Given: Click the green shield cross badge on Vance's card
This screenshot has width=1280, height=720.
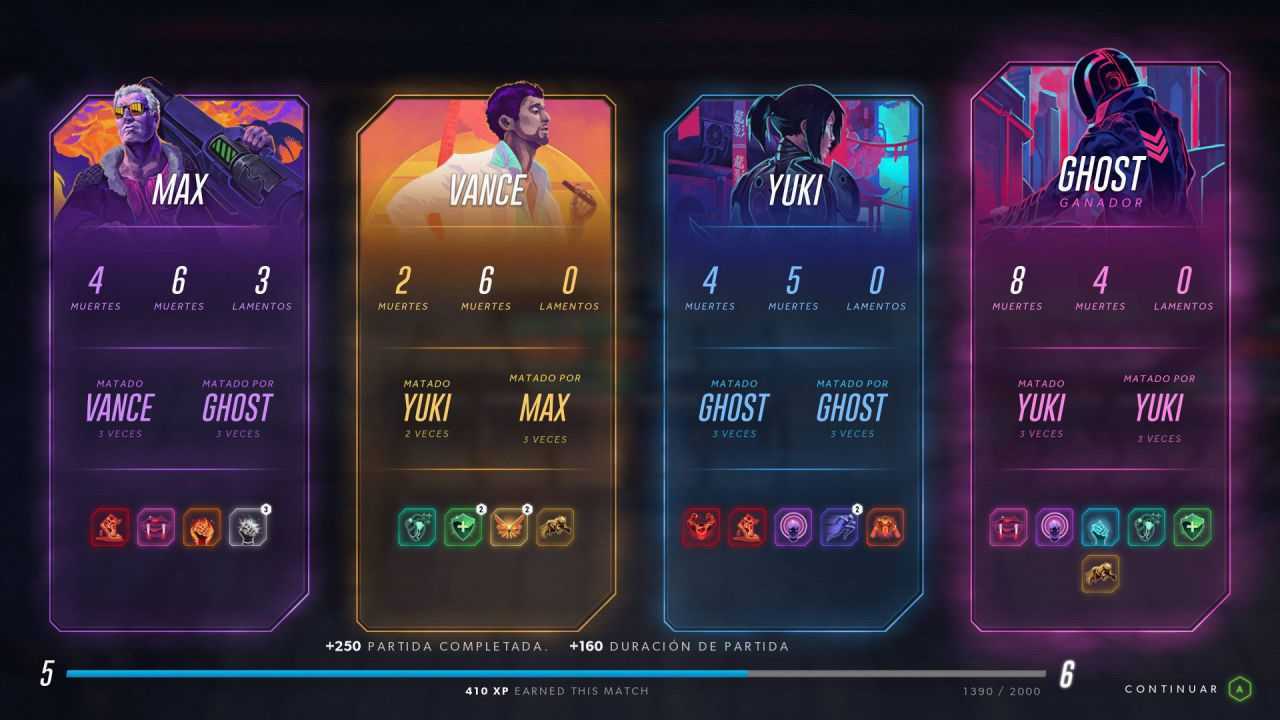Looking at the screenshot, I should (463, 527).
